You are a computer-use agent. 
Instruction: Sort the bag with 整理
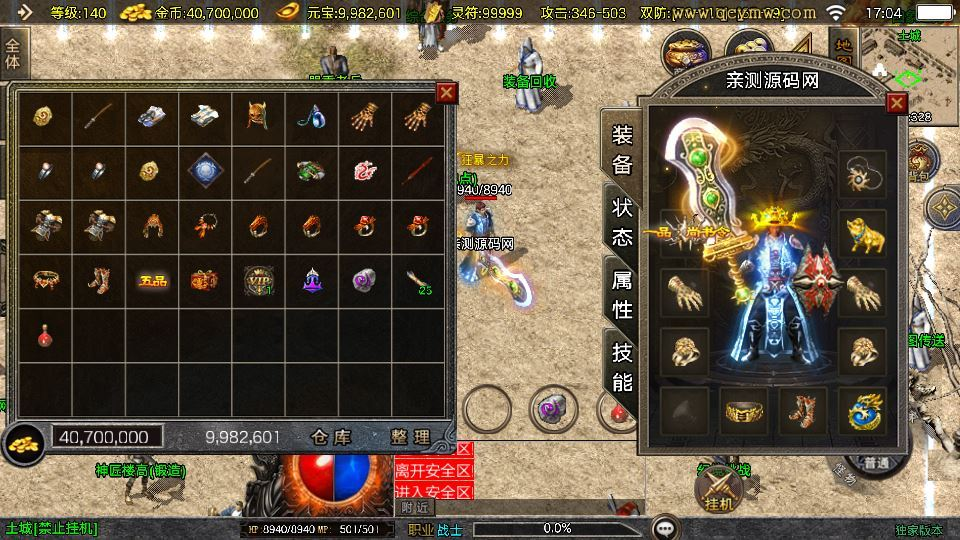pos(410,437)
